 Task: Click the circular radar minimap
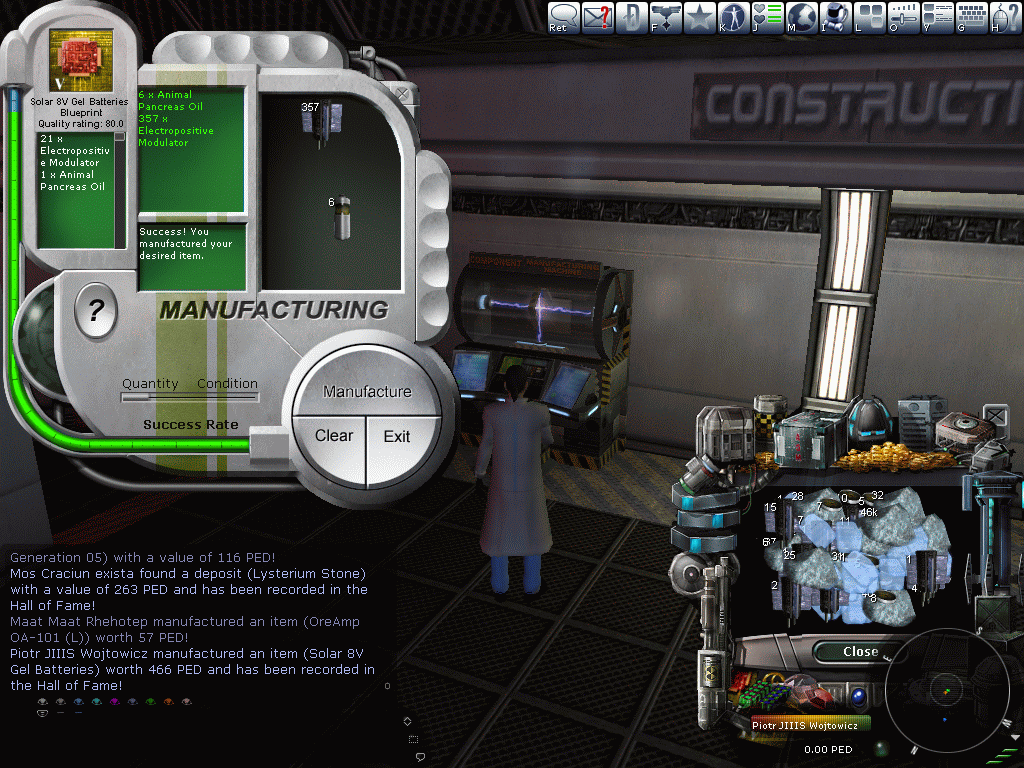[x=945, y=689]
